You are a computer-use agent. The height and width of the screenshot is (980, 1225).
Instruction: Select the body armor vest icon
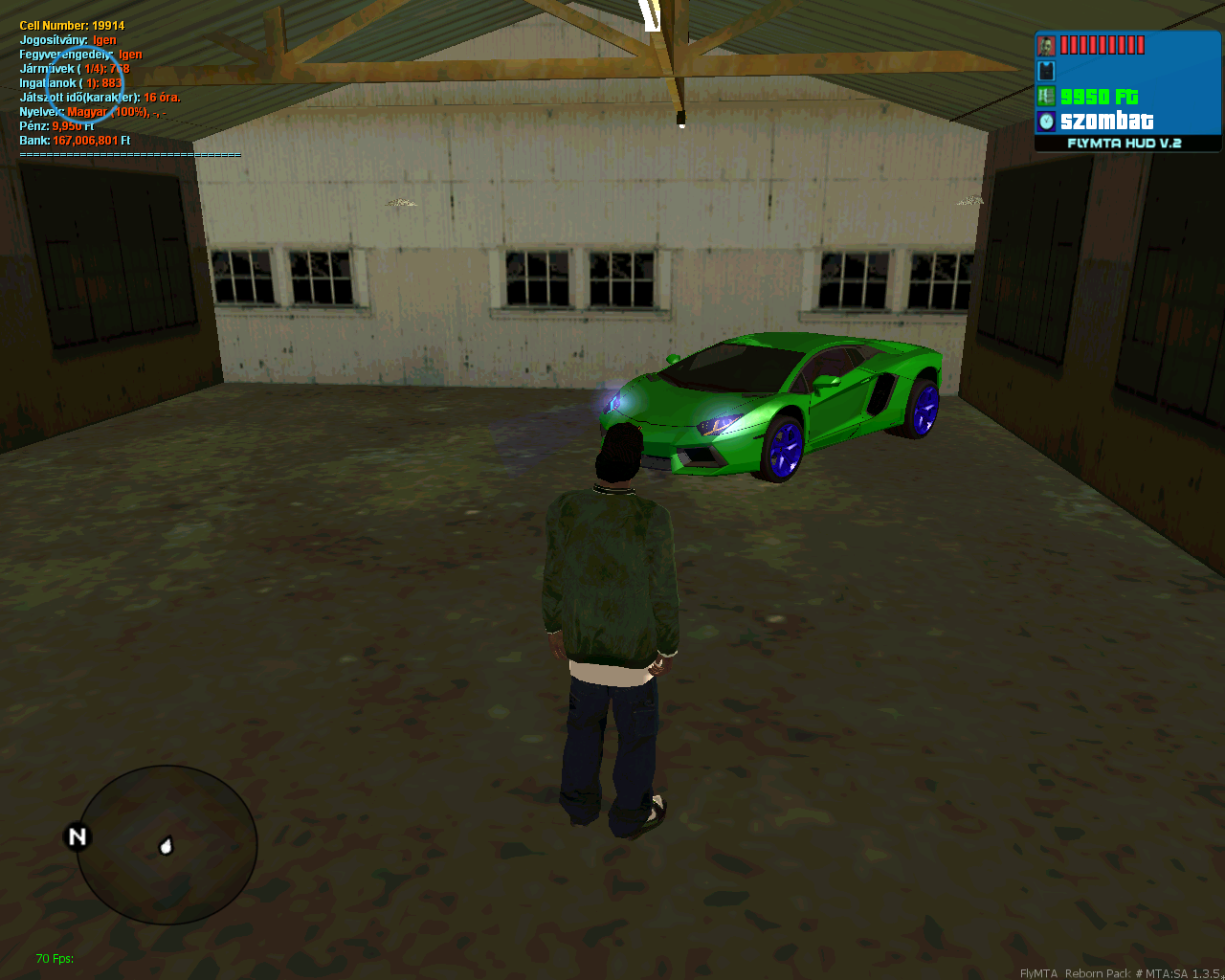point(1046,71)
